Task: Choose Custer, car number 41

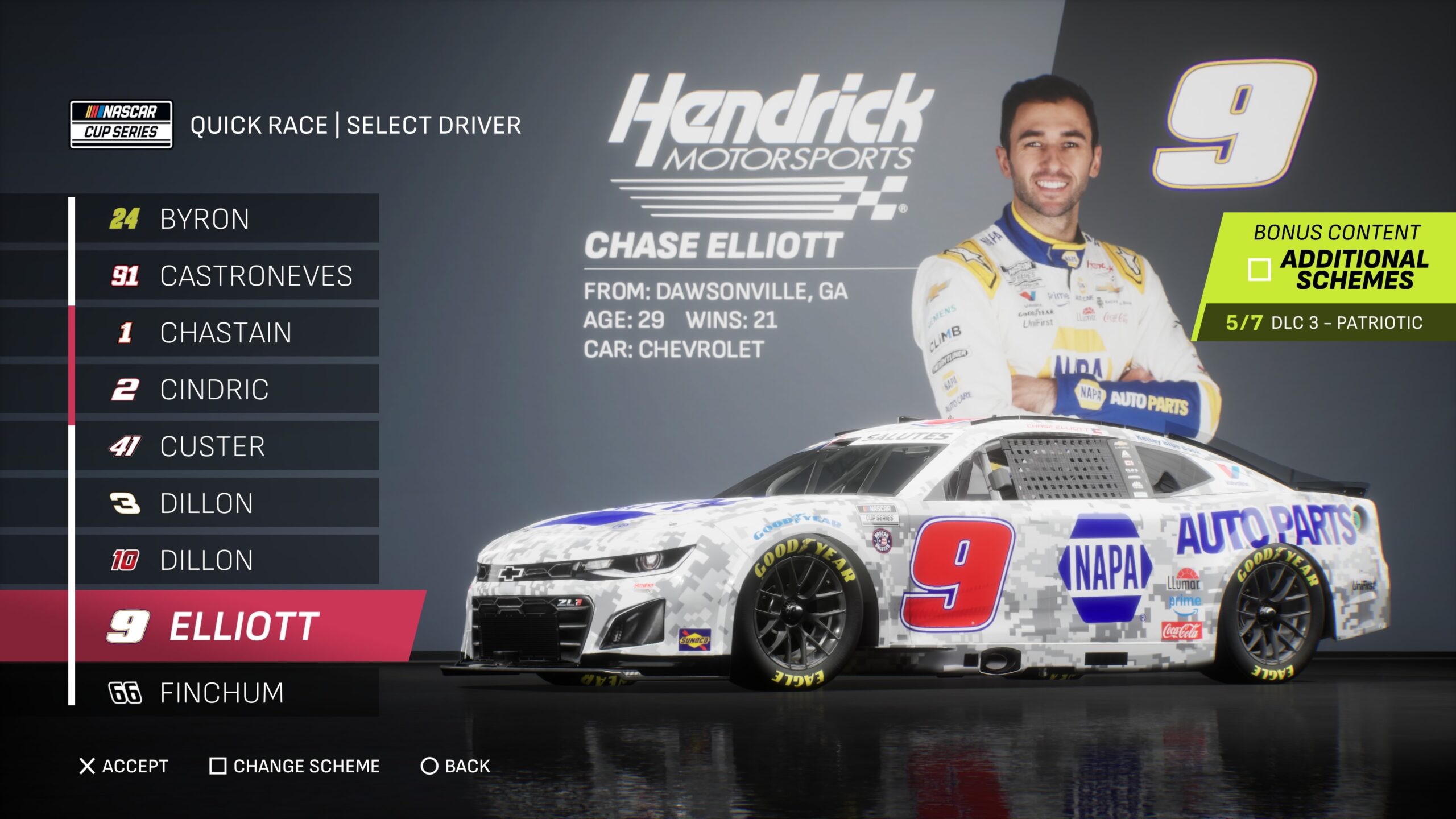Action: click(x=227, y=446)
